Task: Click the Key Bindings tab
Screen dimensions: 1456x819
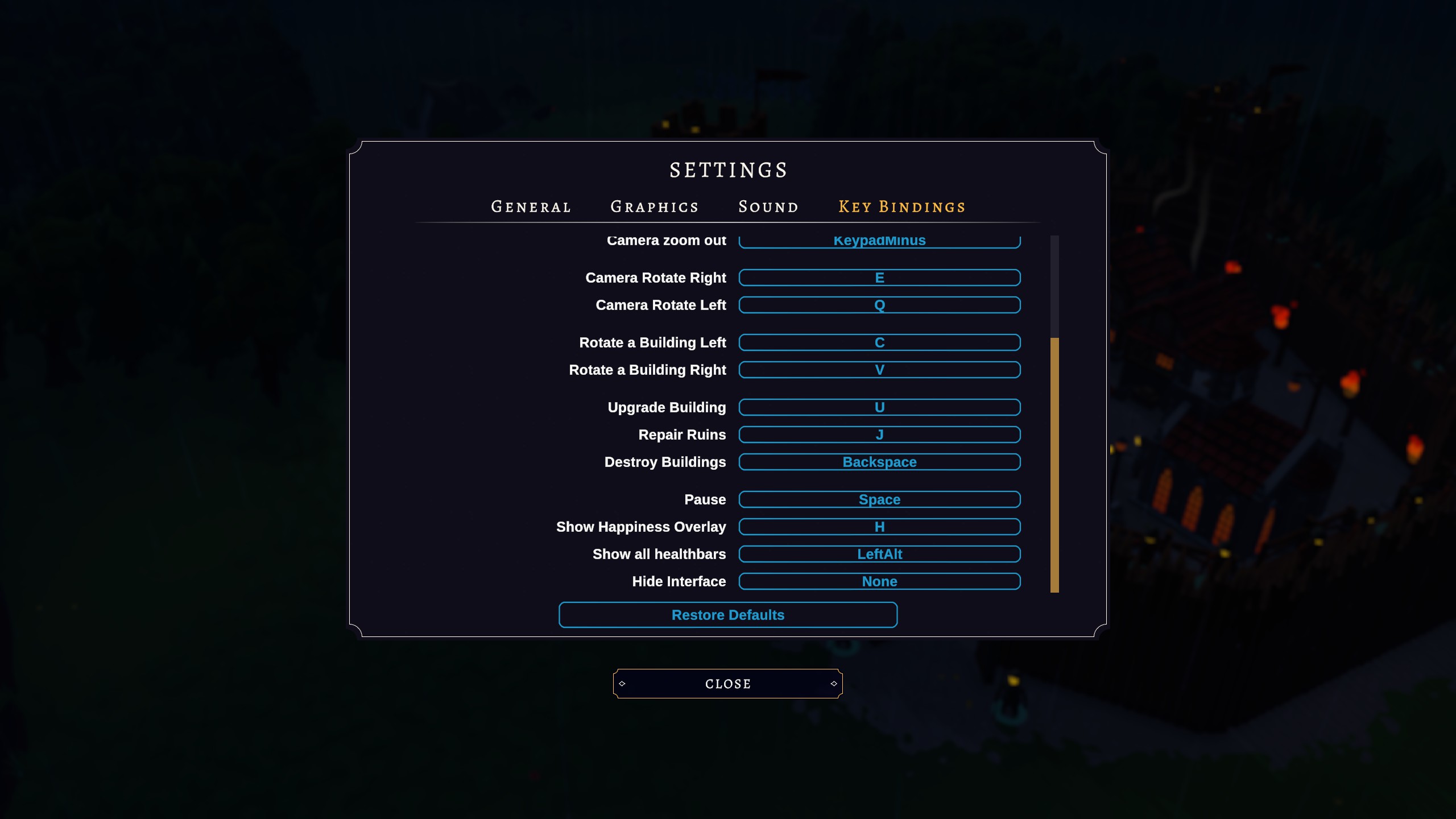Action: (902, 207)
